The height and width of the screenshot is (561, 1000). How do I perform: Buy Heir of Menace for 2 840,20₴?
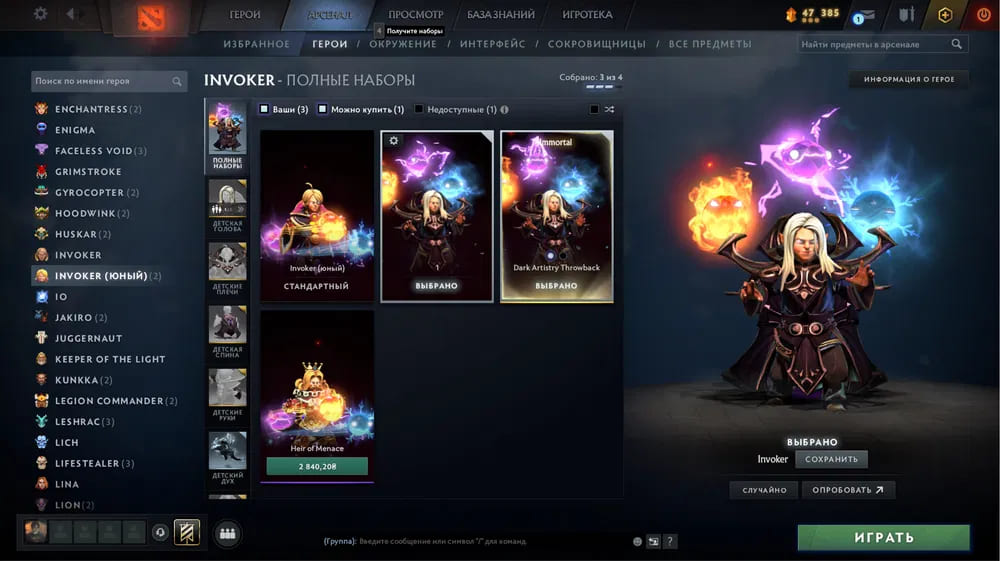(x=317, y=466)
